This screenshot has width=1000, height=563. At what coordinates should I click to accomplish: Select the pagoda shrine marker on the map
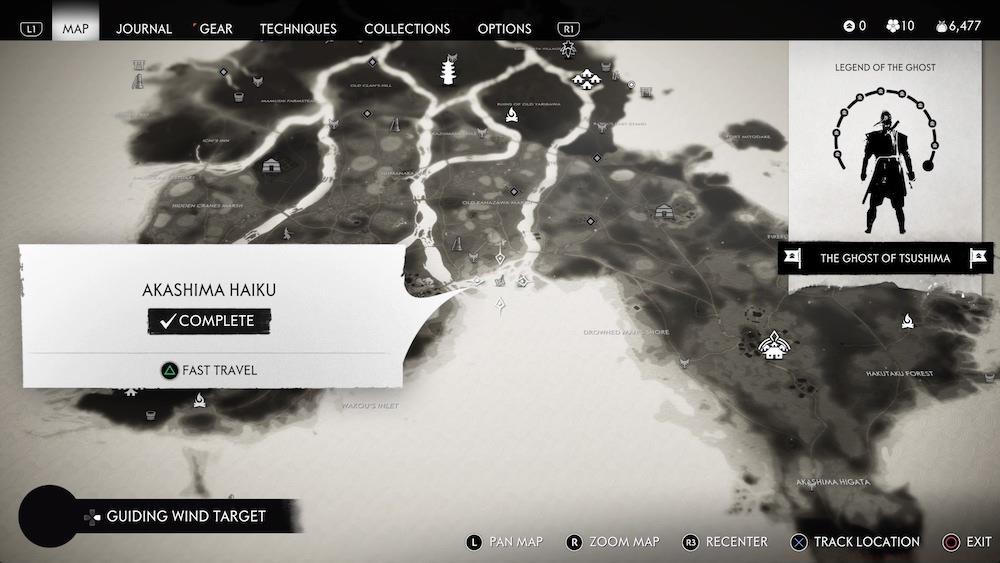[448, 71]
